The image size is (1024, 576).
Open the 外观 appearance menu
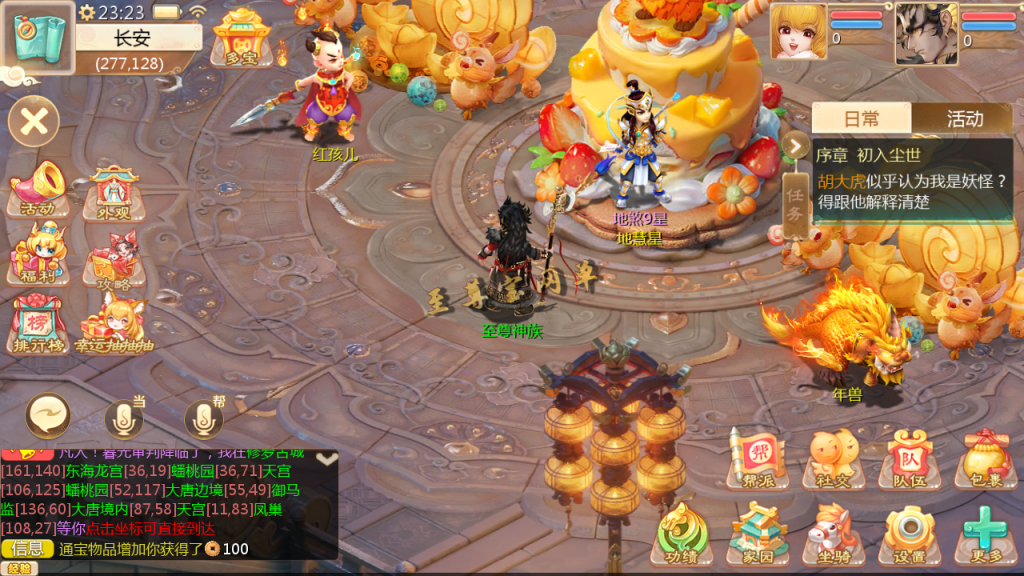[113, 190]
